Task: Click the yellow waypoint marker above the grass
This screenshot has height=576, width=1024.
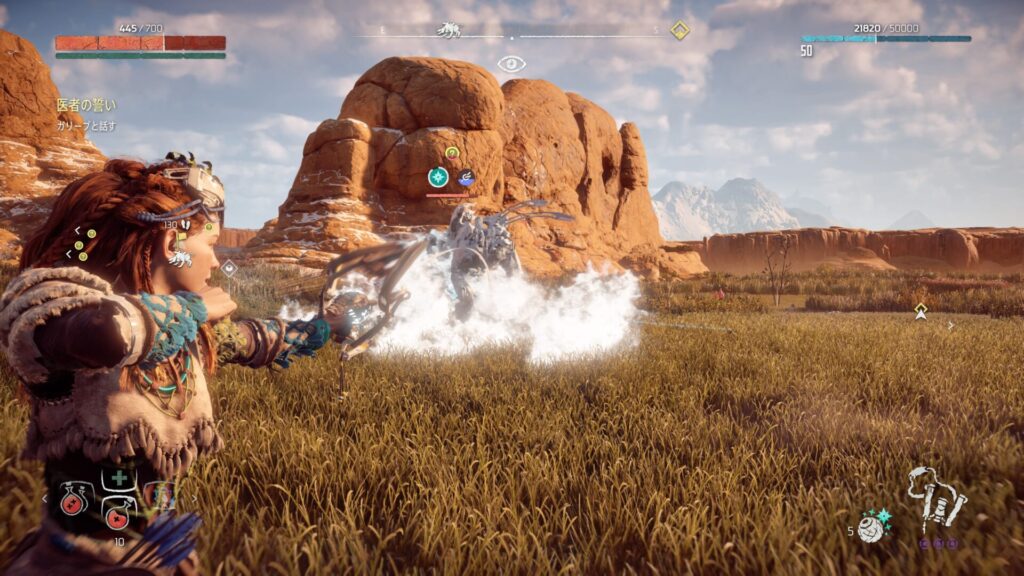Action: 921,311
